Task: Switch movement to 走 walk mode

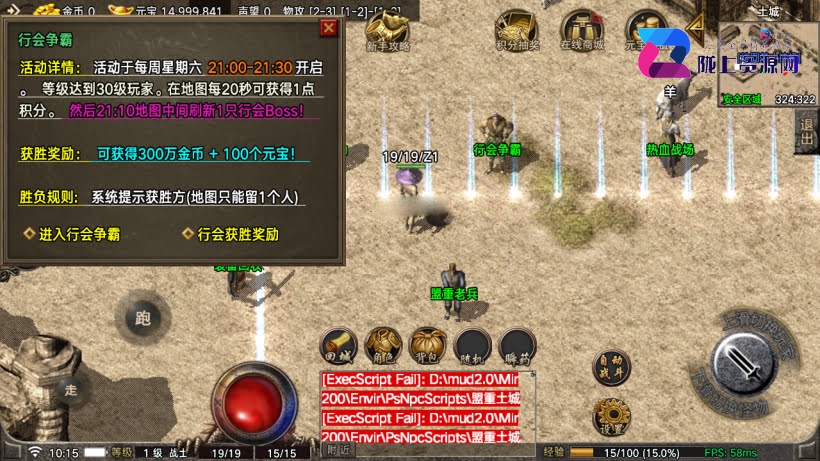Action: click(69, 389)
